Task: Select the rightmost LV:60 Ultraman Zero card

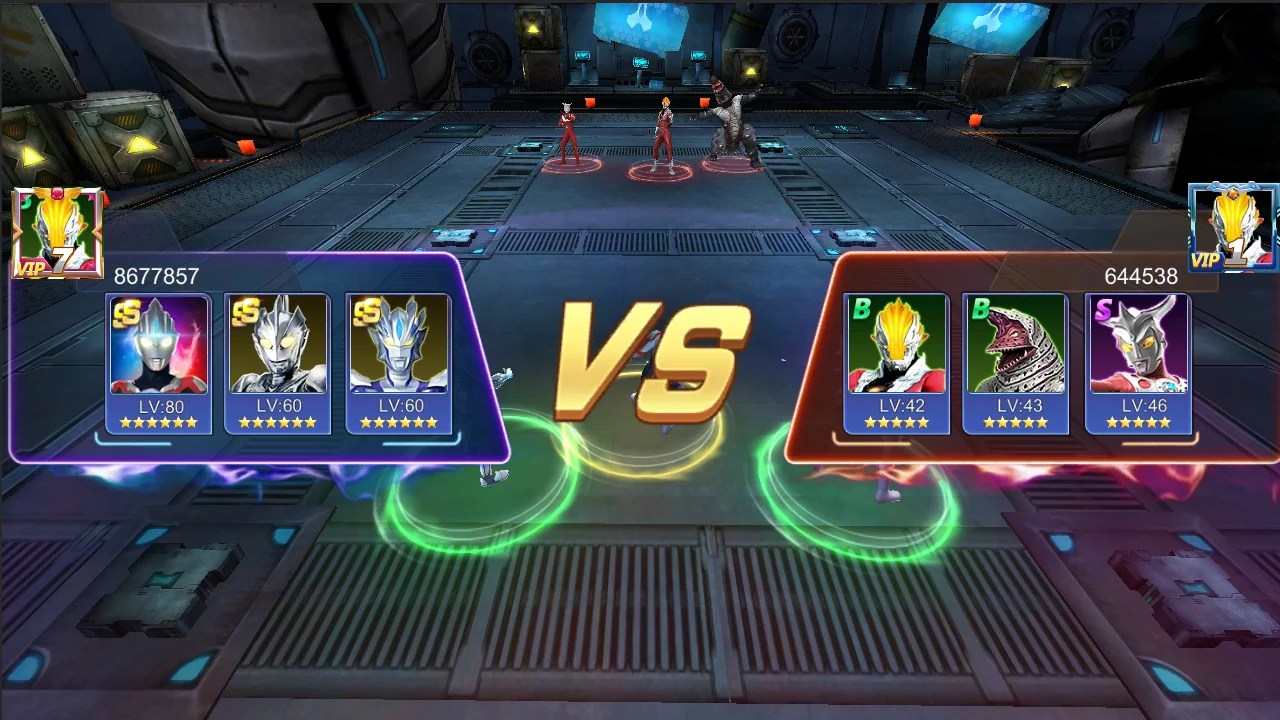Action: point(400,350)
